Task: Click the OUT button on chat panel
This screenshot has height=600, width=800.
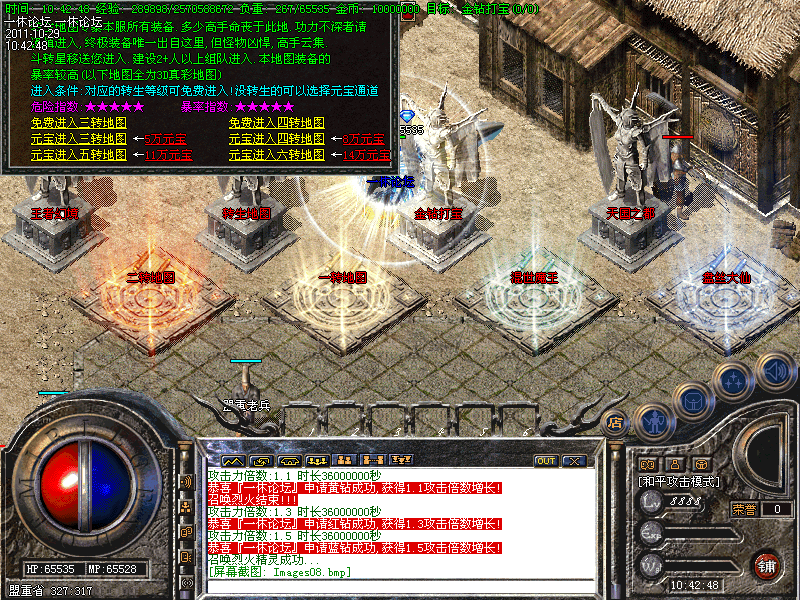Action: [x=546, y=461]
